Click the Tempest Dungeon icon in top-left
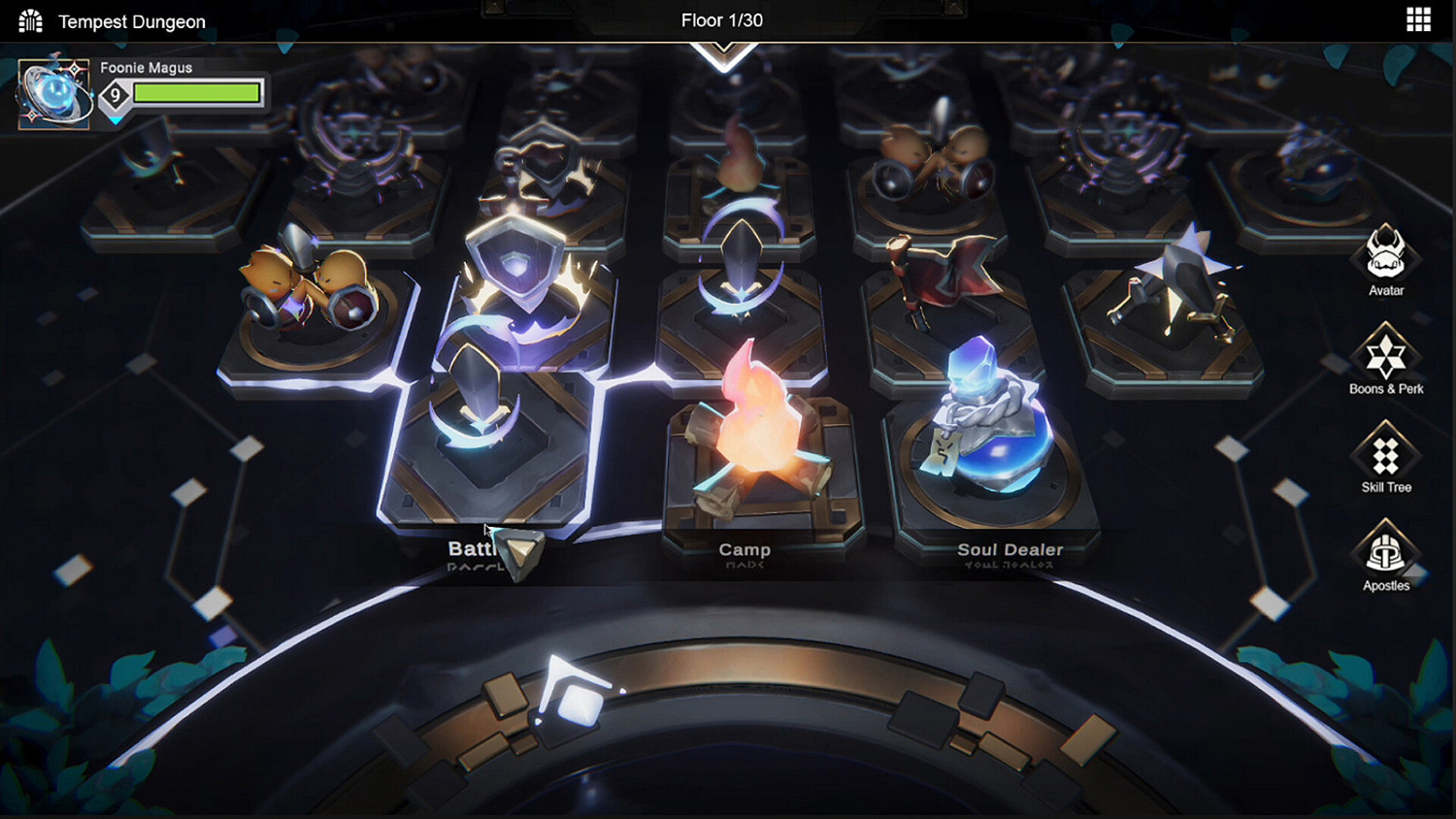This screenshot has height=819, width=1456. (29, 19)
